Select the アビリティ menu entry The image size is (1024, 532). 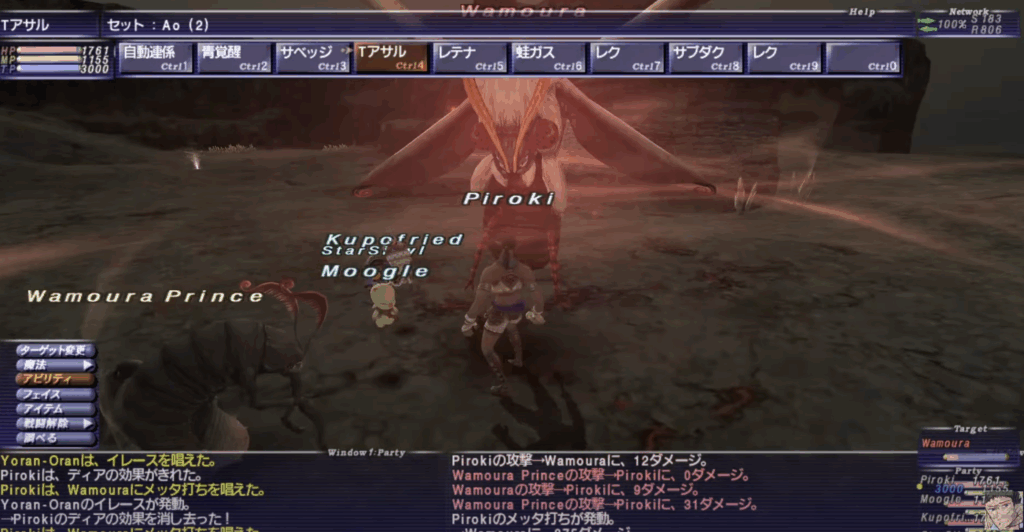(x=56, y=380)
